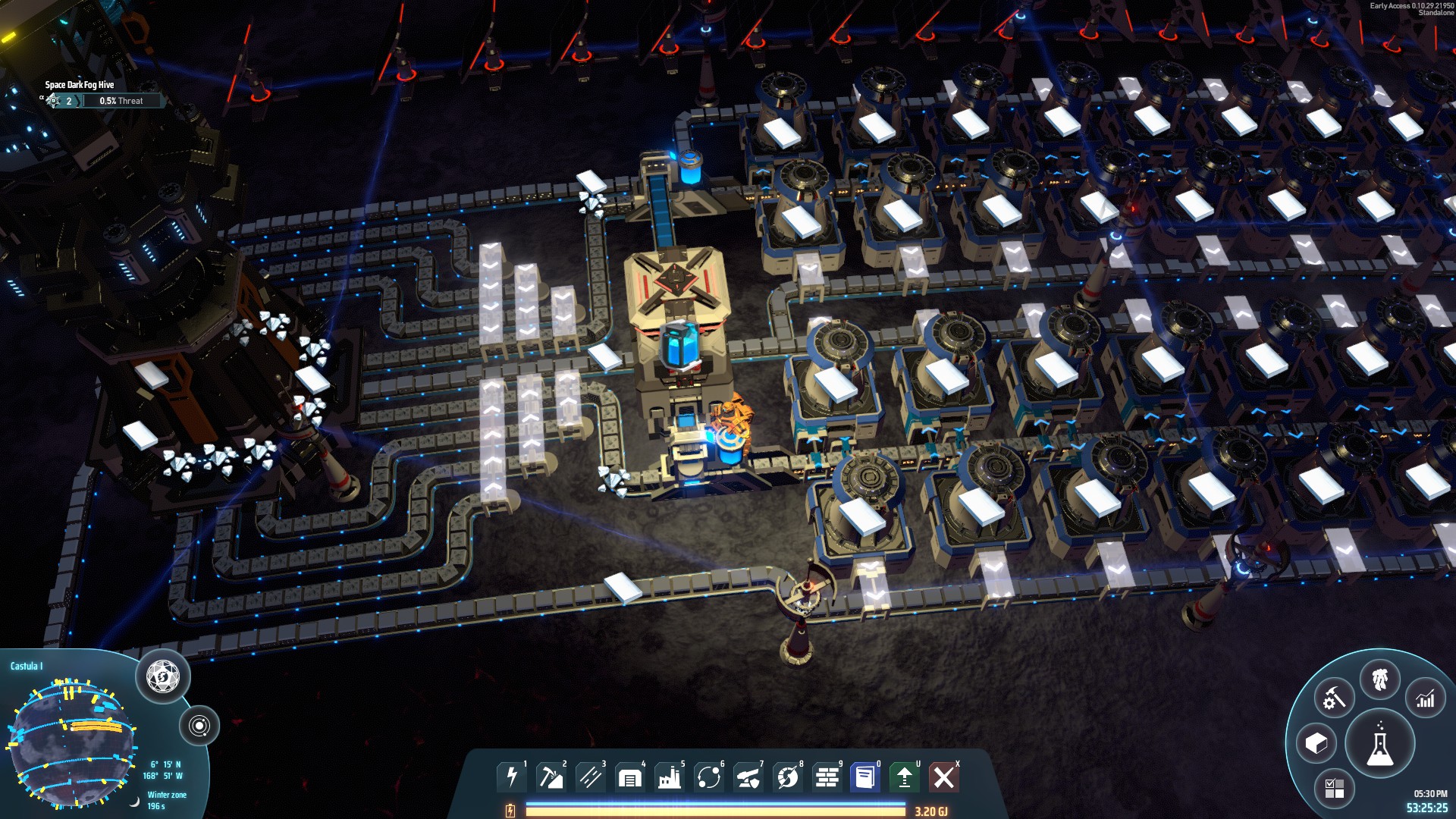The height and width of the screenshot is (819, 1456).
Task: Open the blue blueprint book button
Action: coord(865,777)
